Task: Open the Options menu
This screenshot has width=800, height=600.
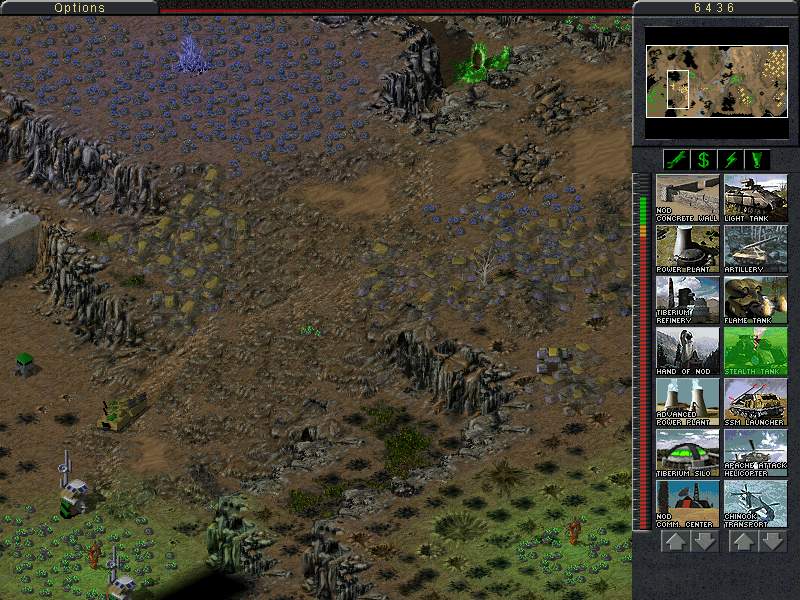Action: (79, 8)
